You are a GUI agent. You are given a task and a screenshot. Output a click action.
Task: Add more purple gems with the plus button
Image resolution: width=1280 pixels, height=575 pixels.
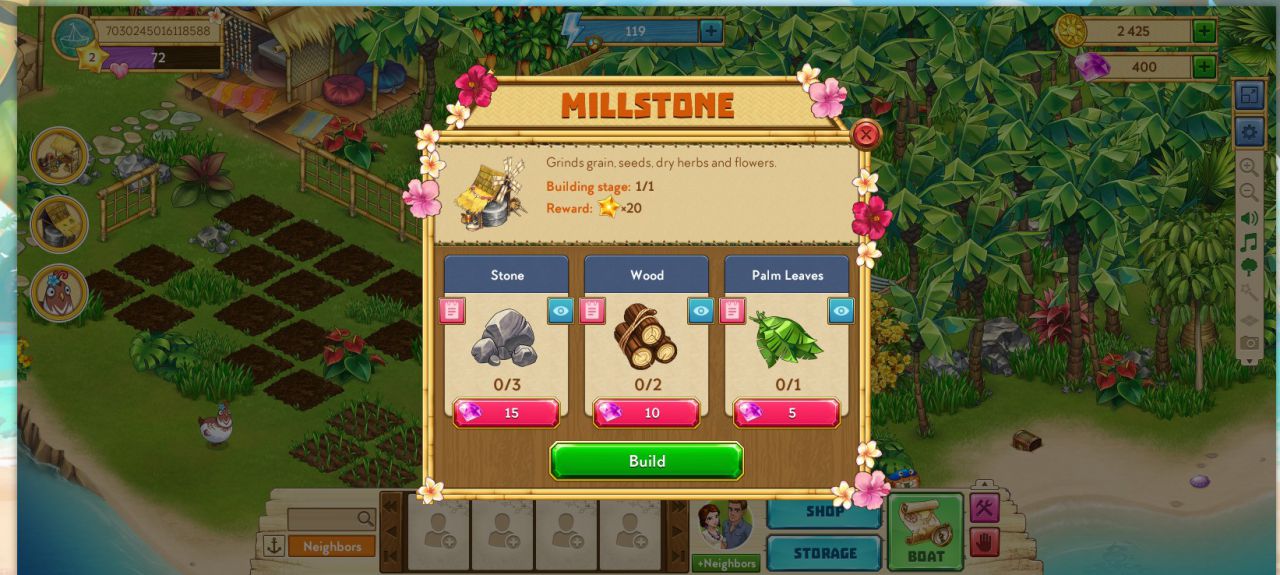[1204, 67]
